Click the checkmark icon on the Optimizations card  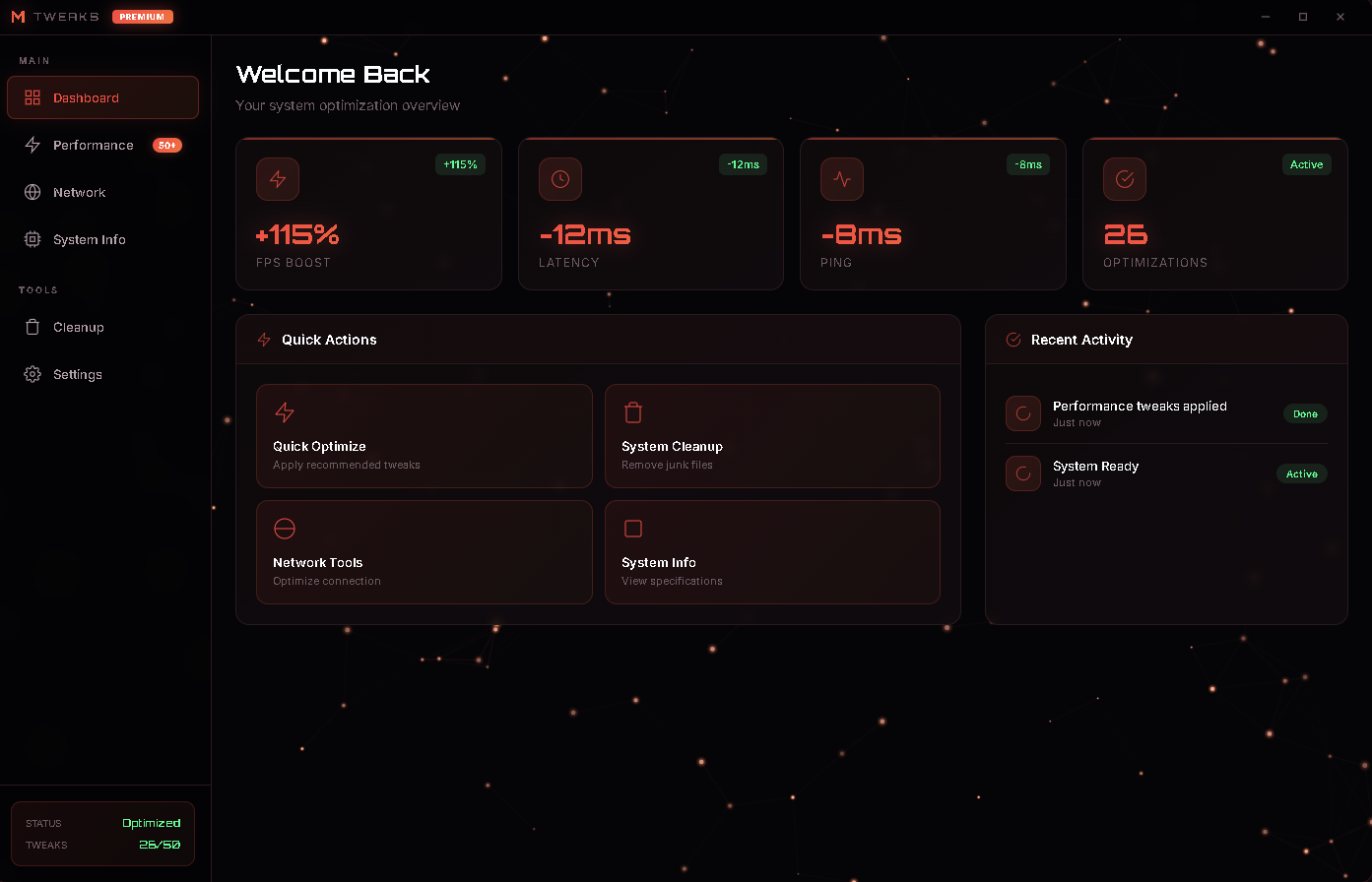1125,179
